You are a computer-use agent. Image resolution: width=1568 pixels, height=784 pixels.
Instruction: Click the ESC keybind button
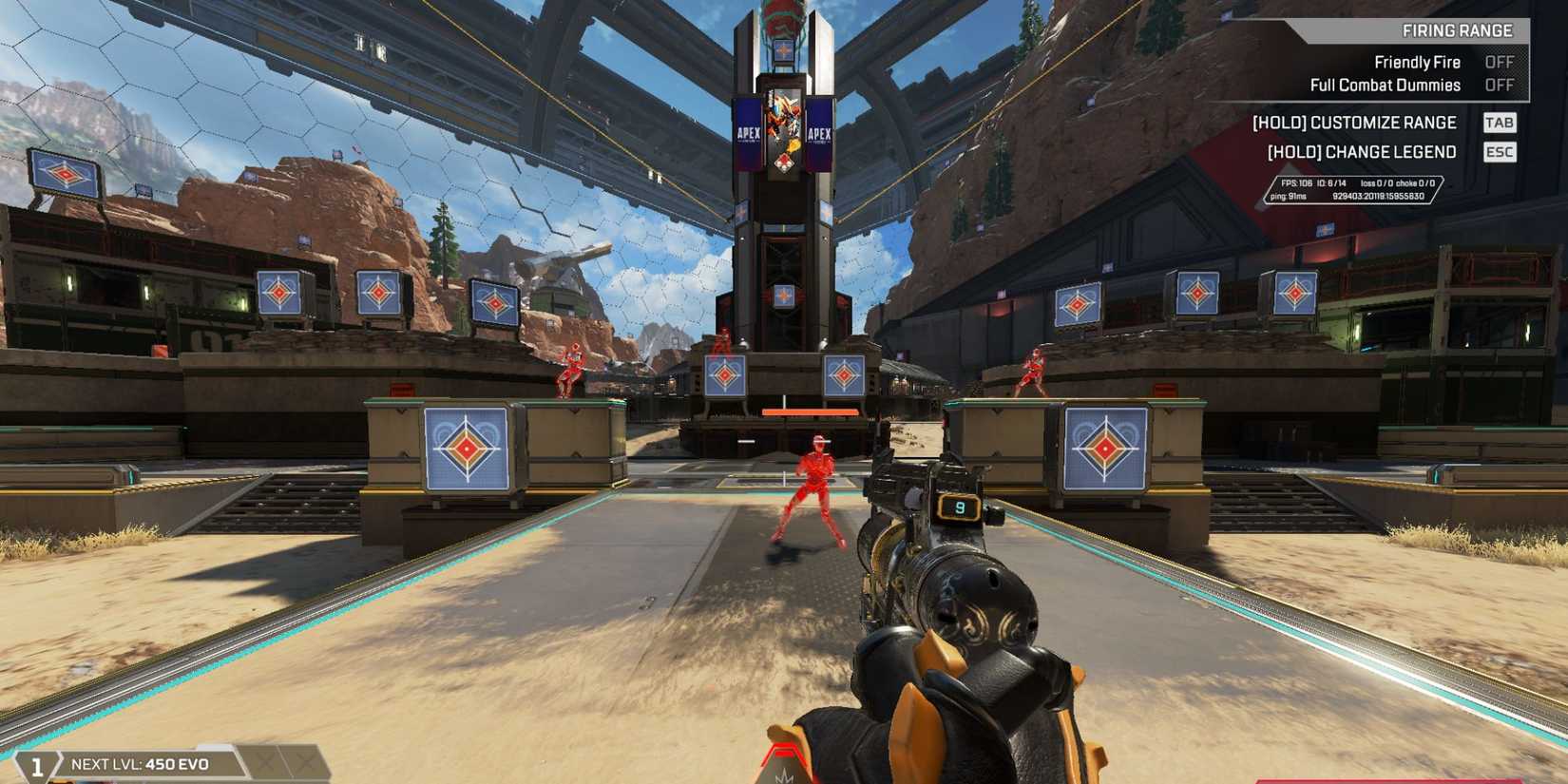click(1499, 152)
